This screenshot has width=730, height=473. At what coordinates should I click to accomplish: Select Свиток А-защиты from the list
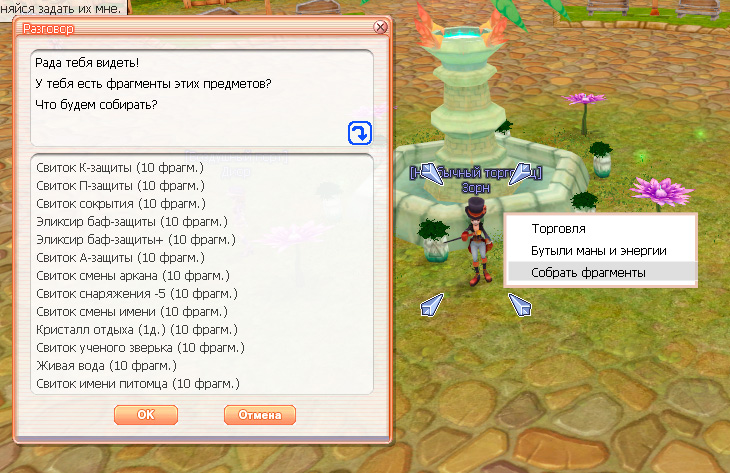[x=118, y=257]
